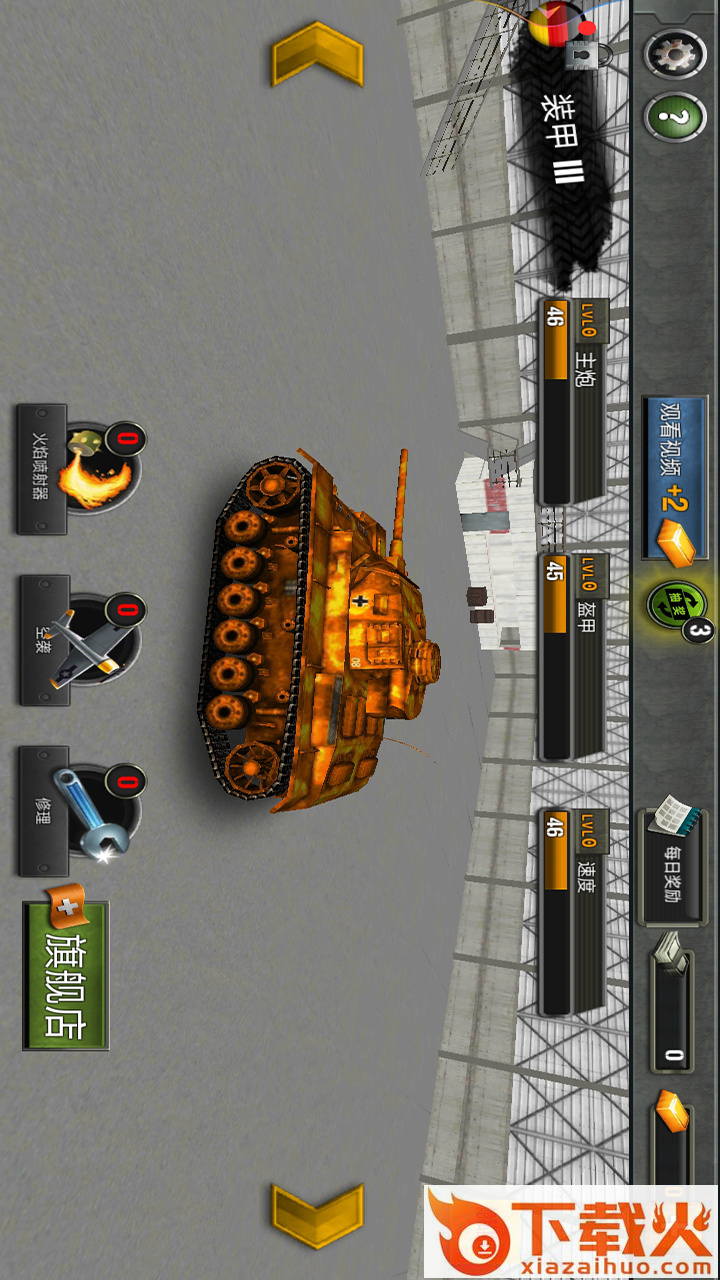Click the yellow arrow beside the 下载火 logo
The image size is (720, 1280).
tap(317, 1216)
